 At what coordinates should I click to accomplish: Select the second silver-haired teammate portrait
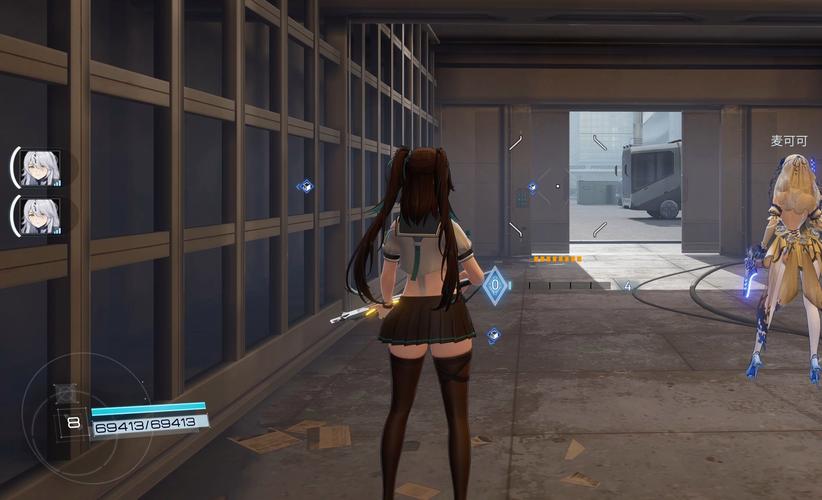tap(41, 215)
